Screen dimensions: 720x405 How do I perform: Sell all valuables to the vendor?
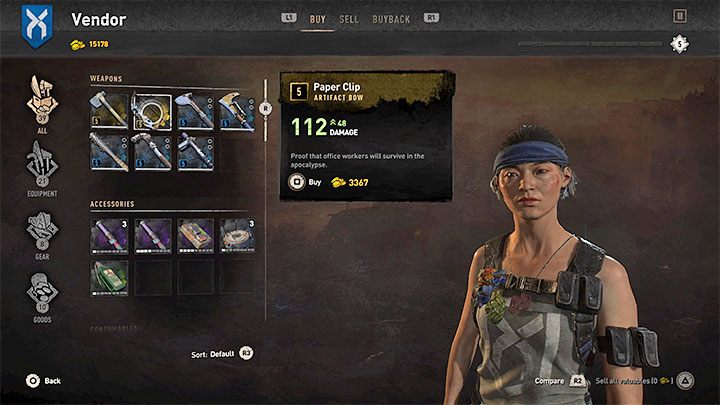pyautogui.click(x=638, y=381)
